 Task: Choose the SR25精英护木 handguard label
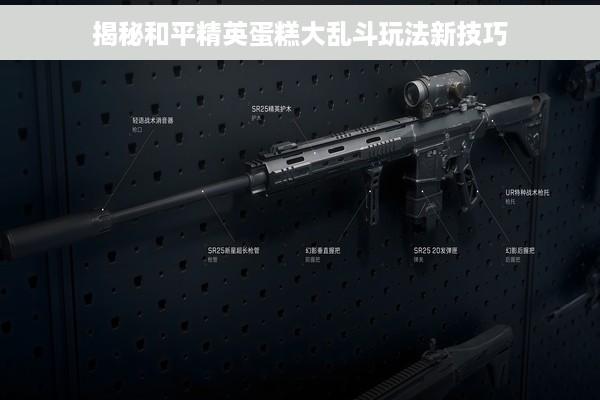point(269,108)
